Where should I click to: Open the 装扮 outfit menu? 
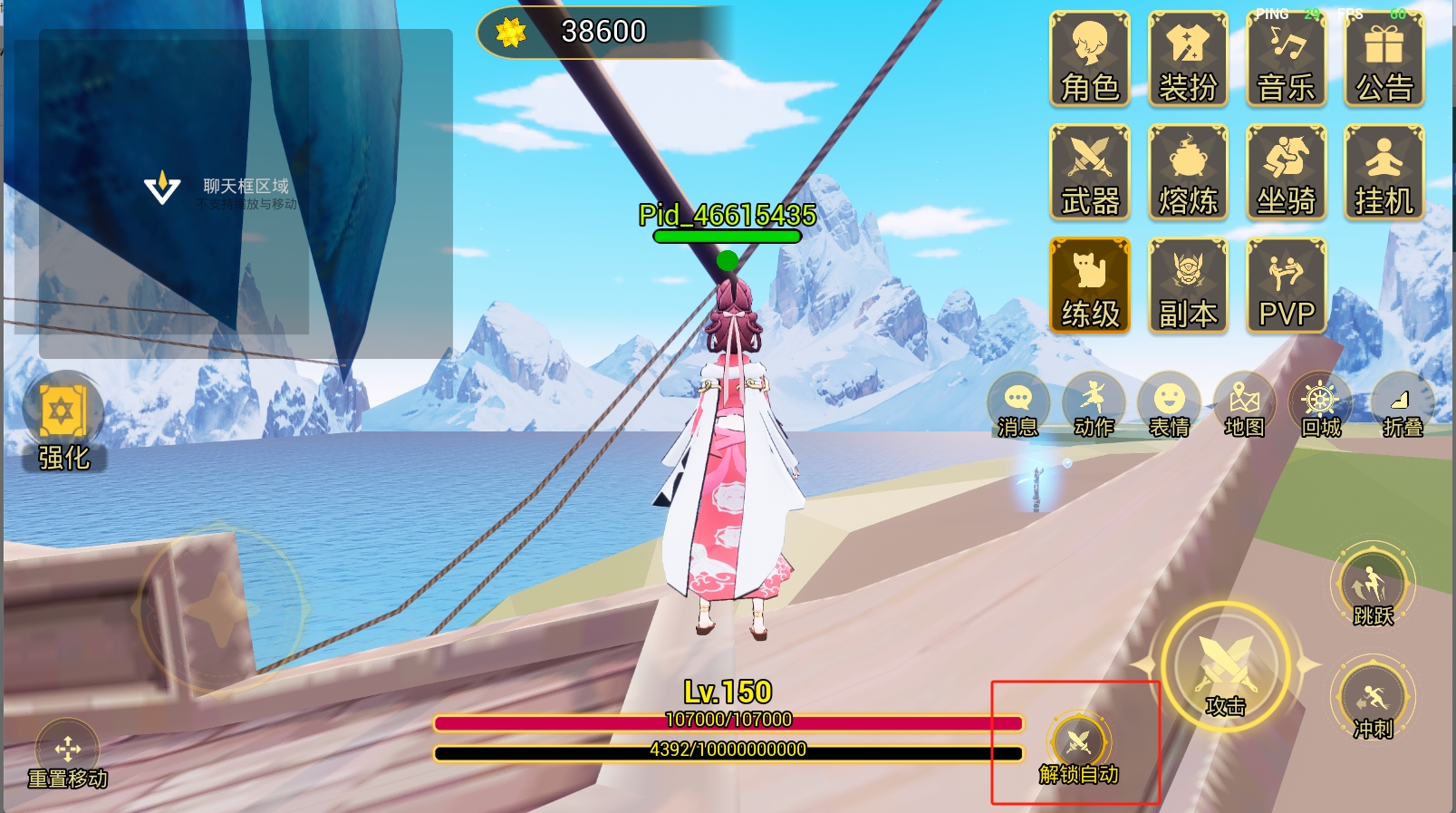[1188, 60]
